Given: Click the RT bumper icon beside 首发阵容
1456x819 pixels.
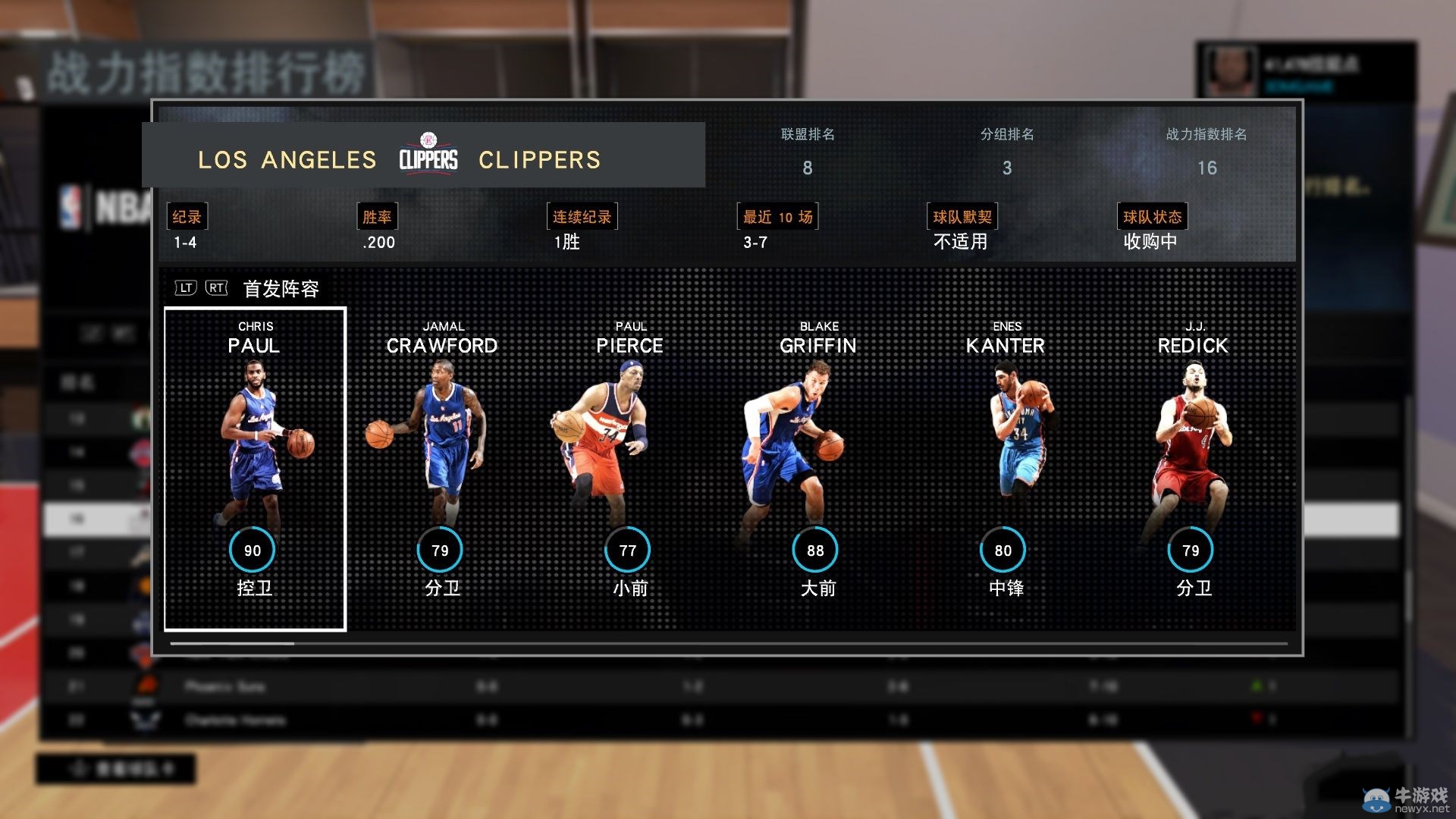Looking at the screenshot, I should coord(213,289).
